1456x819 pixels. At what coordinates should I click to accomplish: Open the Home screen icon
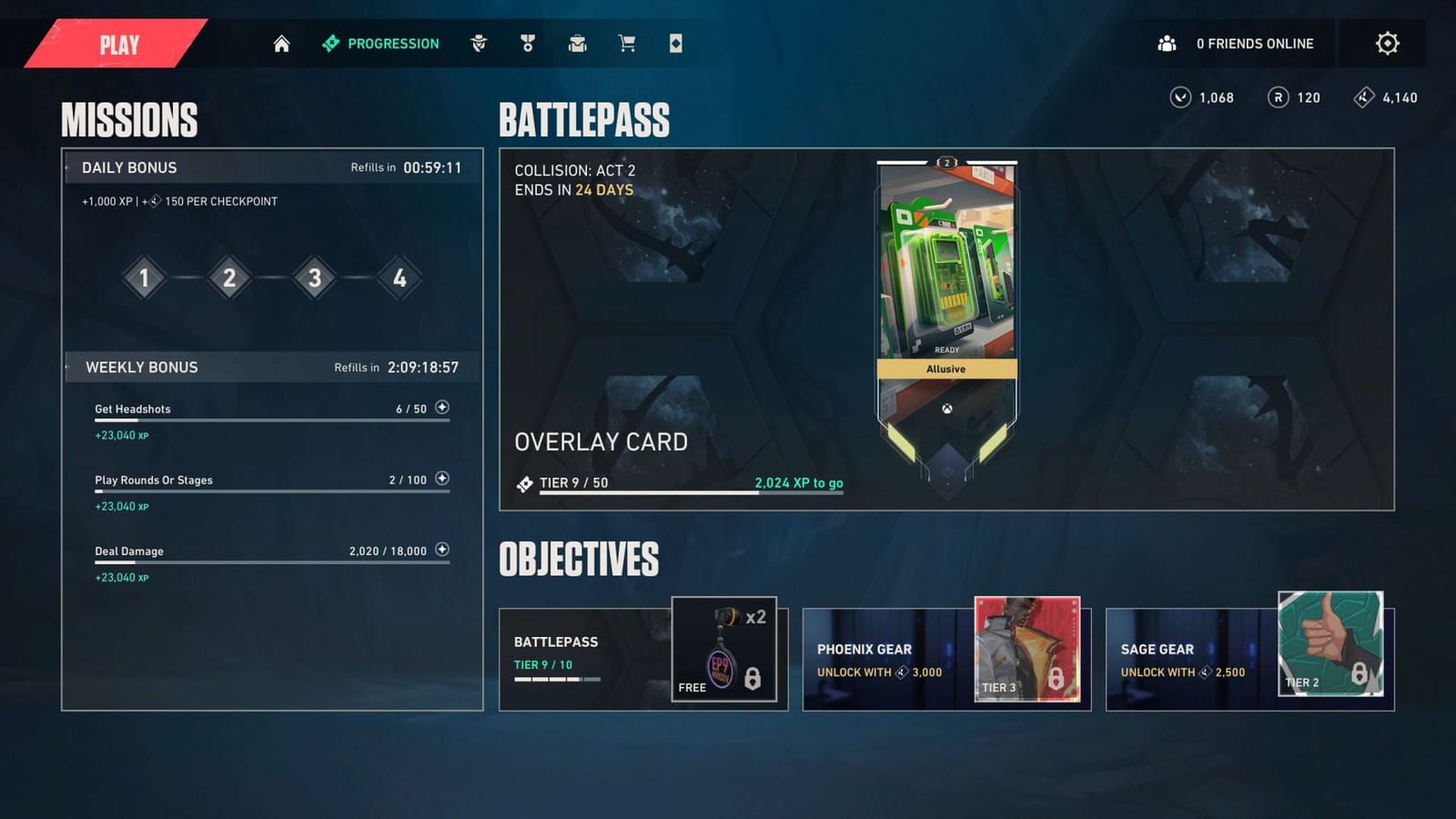coord(280,43)
